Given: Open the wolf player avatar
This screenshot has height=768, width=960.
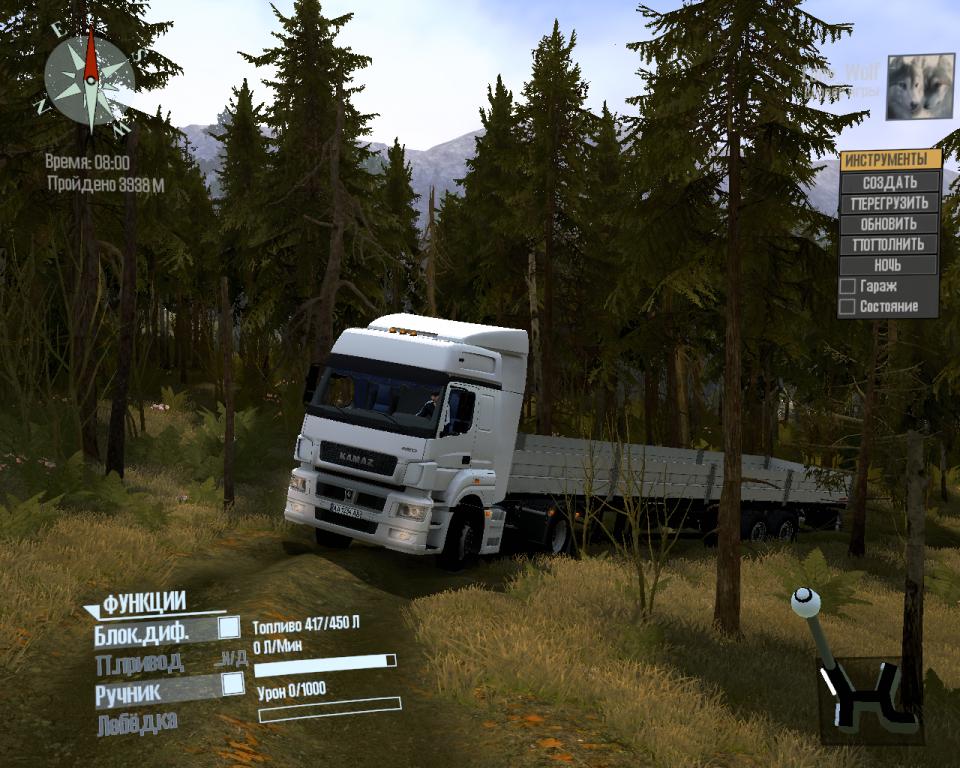Looking at the screenshot, I should click(x=920, y=87).
